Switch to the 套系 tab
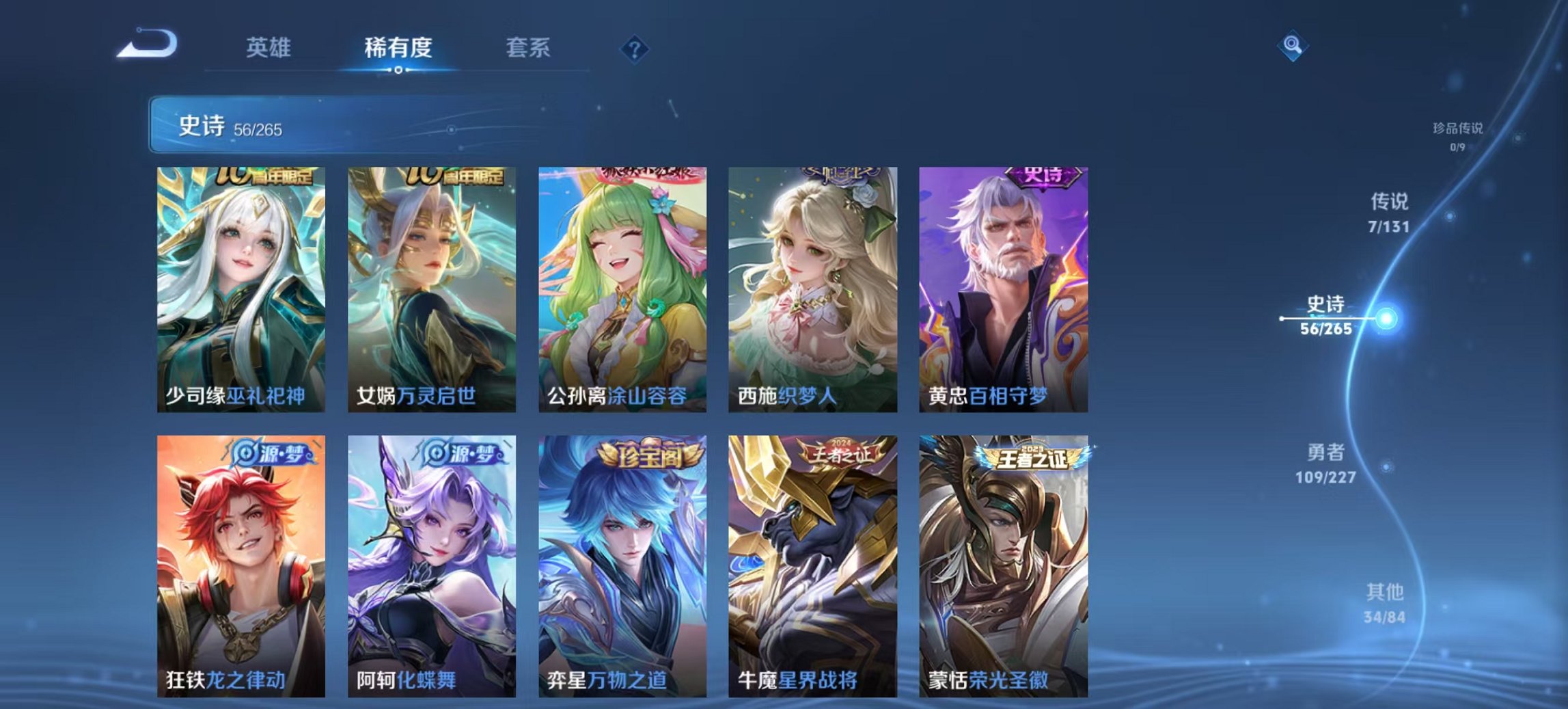1568x709 pixels. 529,48
